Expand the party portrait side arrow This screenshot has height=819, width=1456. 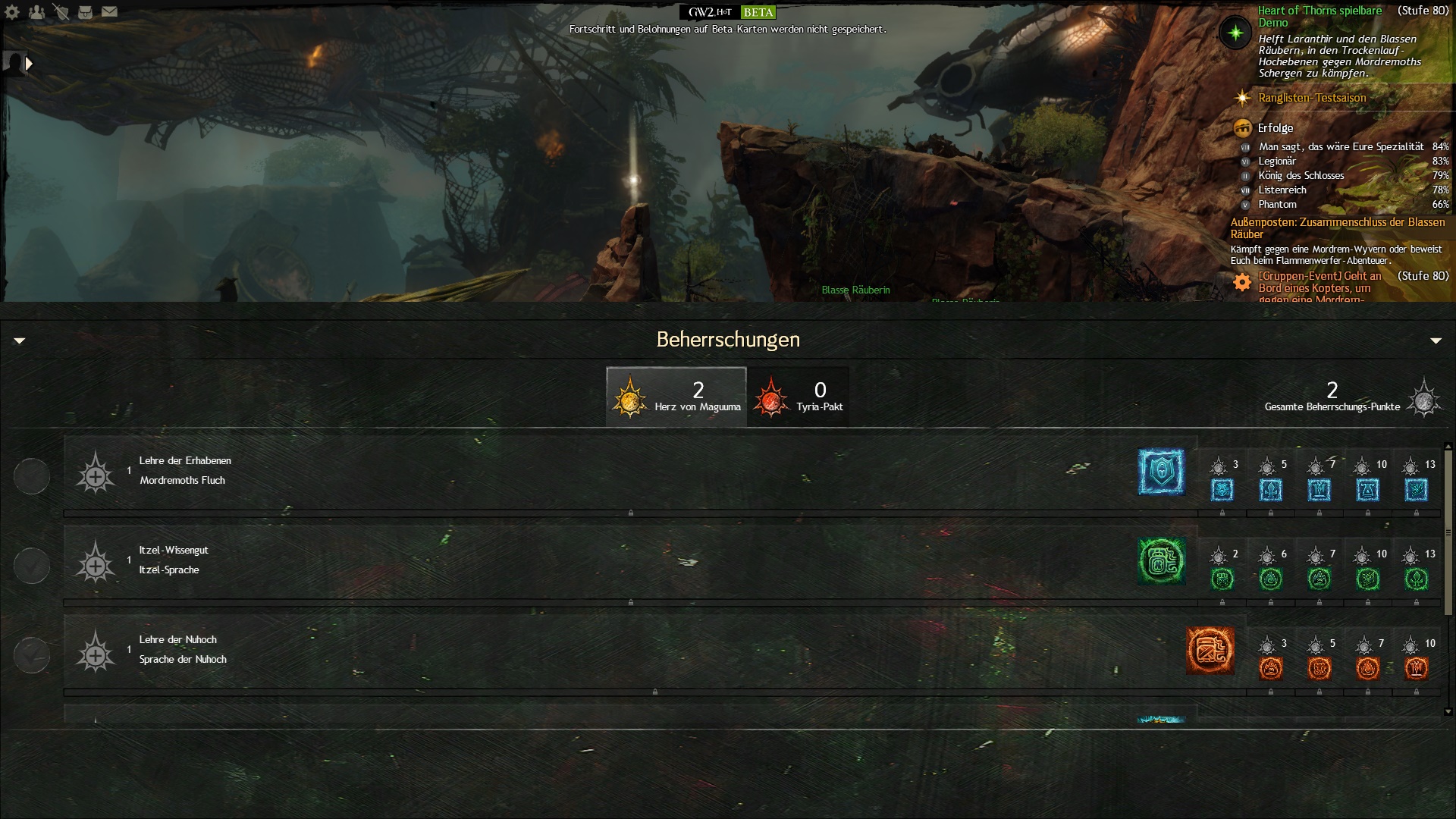(x=29, y=64)
